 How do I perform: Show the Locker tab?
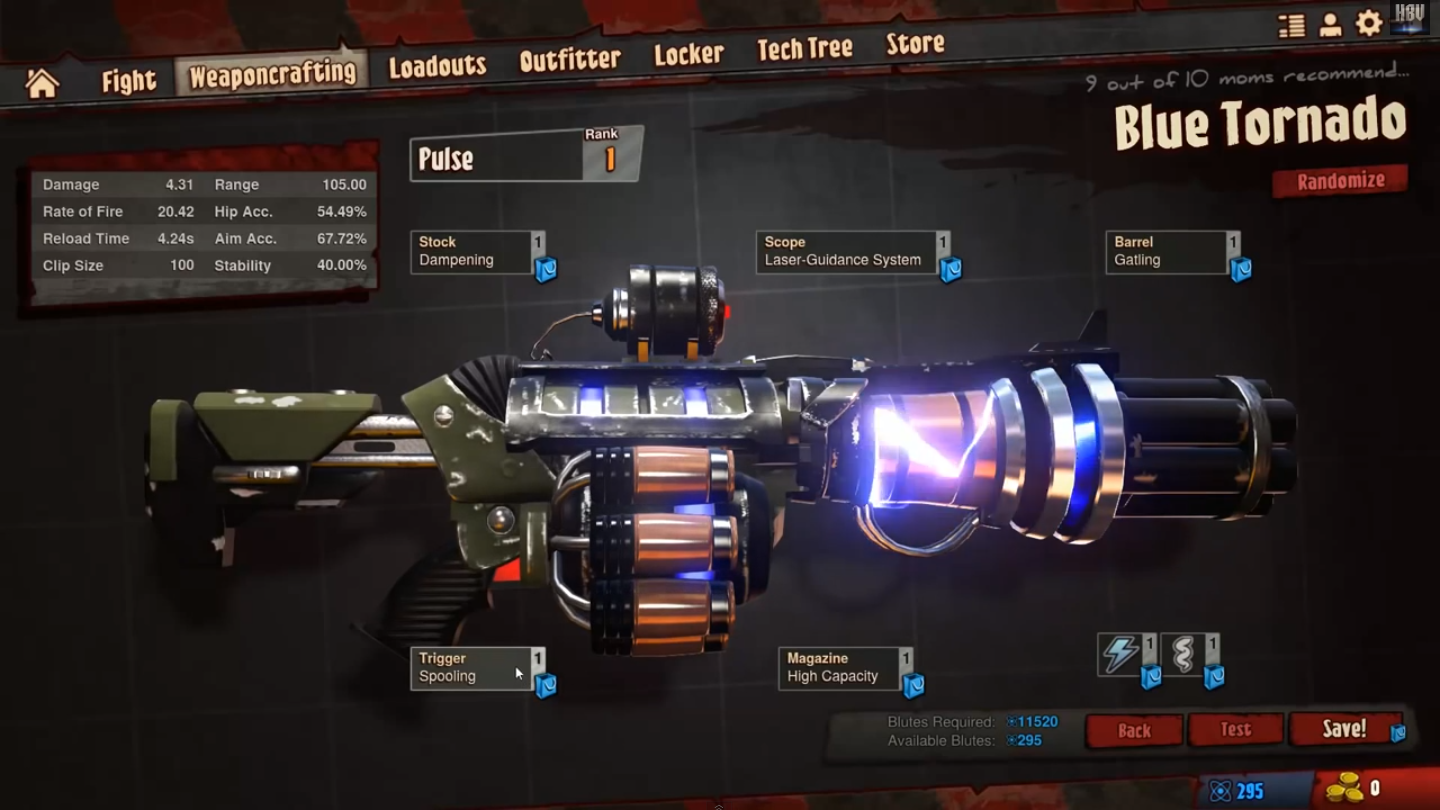688,54
